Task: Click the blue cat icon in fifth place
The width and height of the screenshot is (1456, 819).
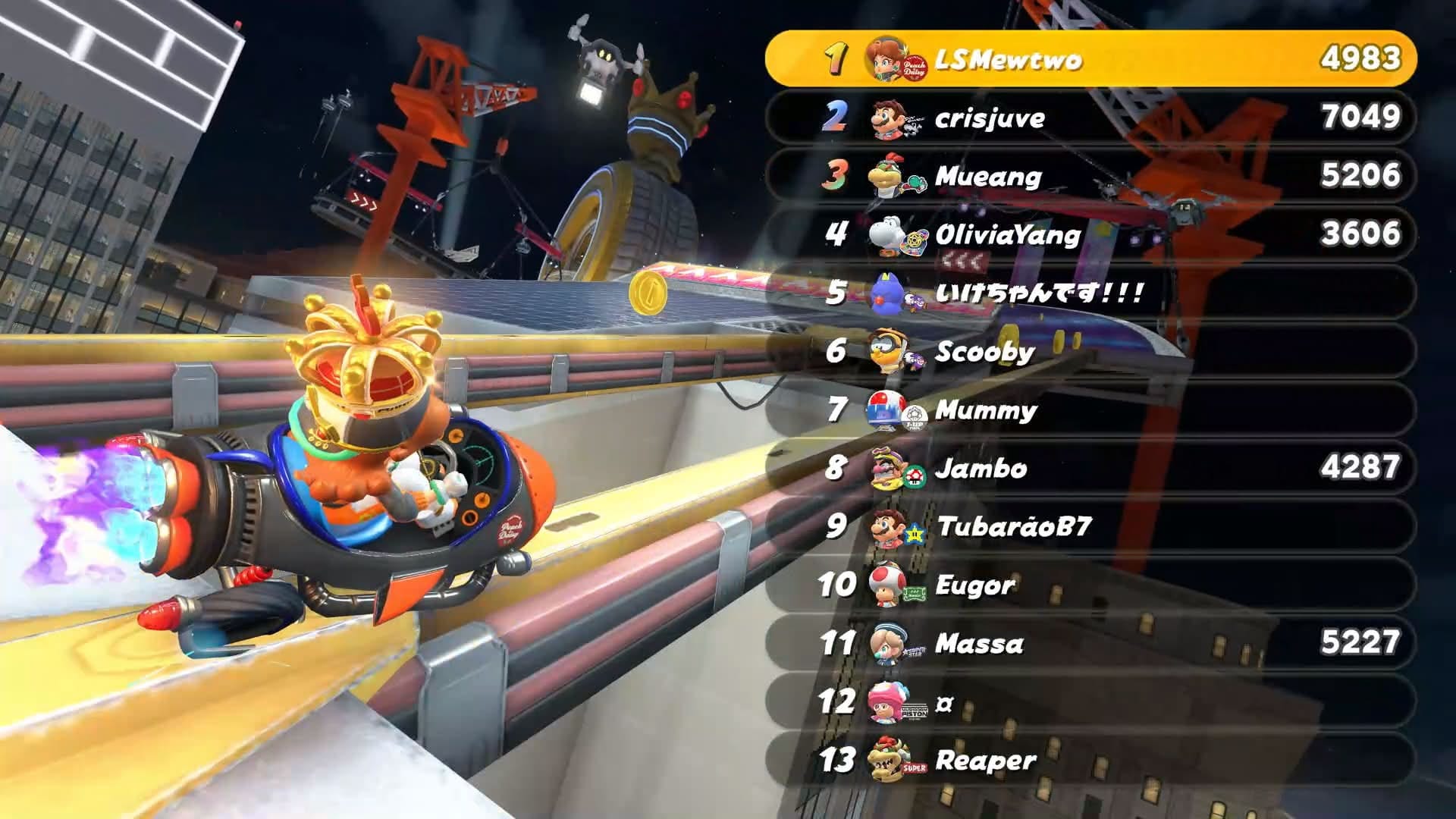Action: click(886, 292)
